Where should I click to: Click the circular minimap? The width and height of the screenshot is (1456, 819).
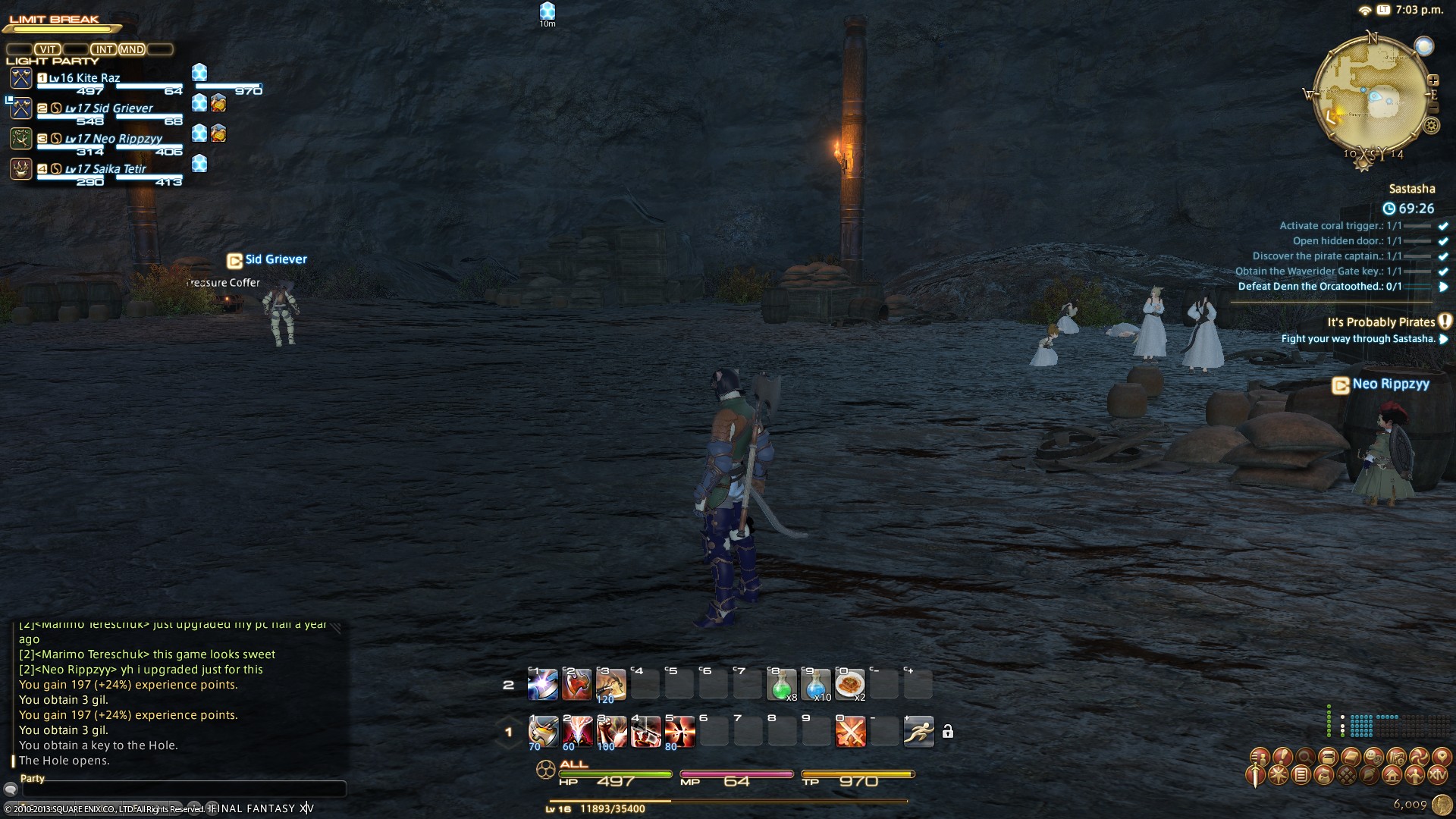(x=1370, y=96)
